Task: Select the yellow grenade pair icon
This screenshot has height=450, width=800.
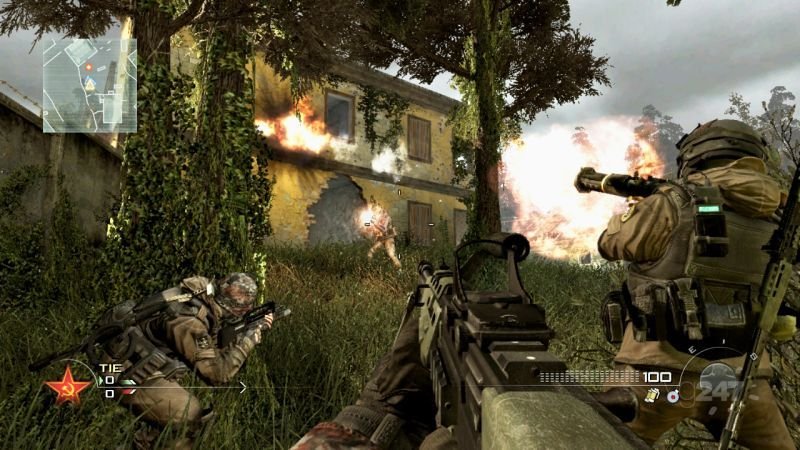Action: [651, 396]
